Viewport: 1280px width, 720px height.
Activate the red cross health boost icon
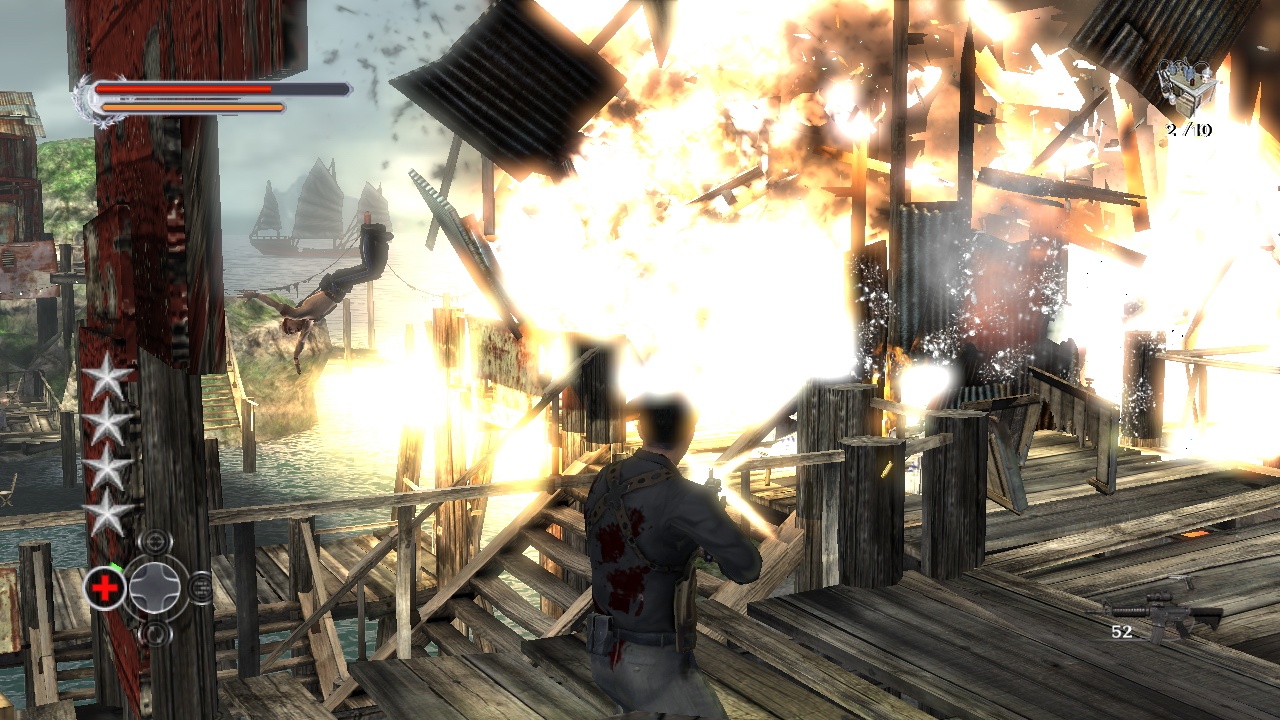pyautogui.click(x=104, y=588)
